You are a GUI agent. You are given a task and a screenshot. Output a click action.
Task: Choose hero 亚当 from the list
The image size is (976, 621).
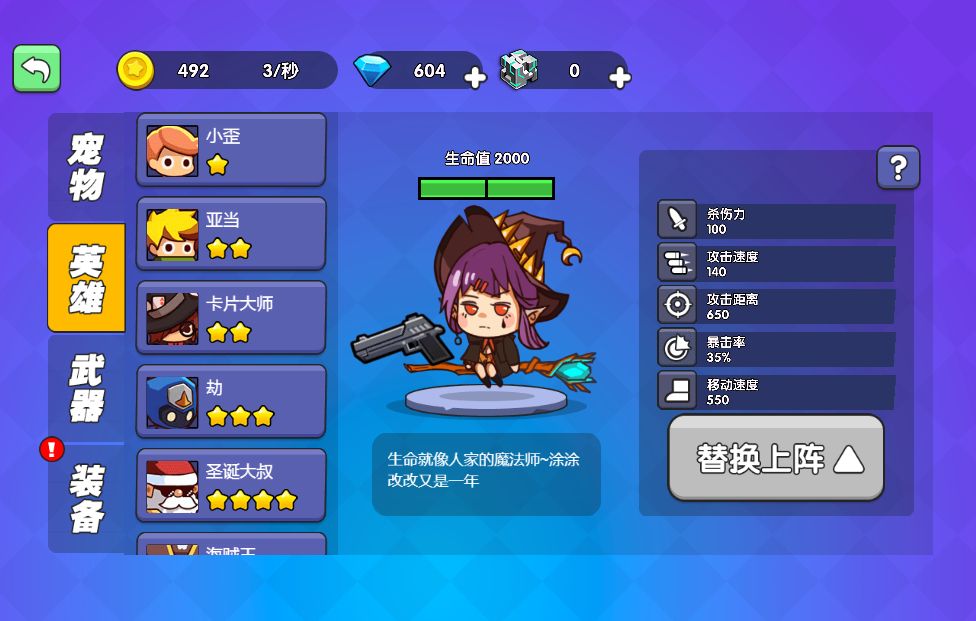pyautogui.click(x=231, y=234)
